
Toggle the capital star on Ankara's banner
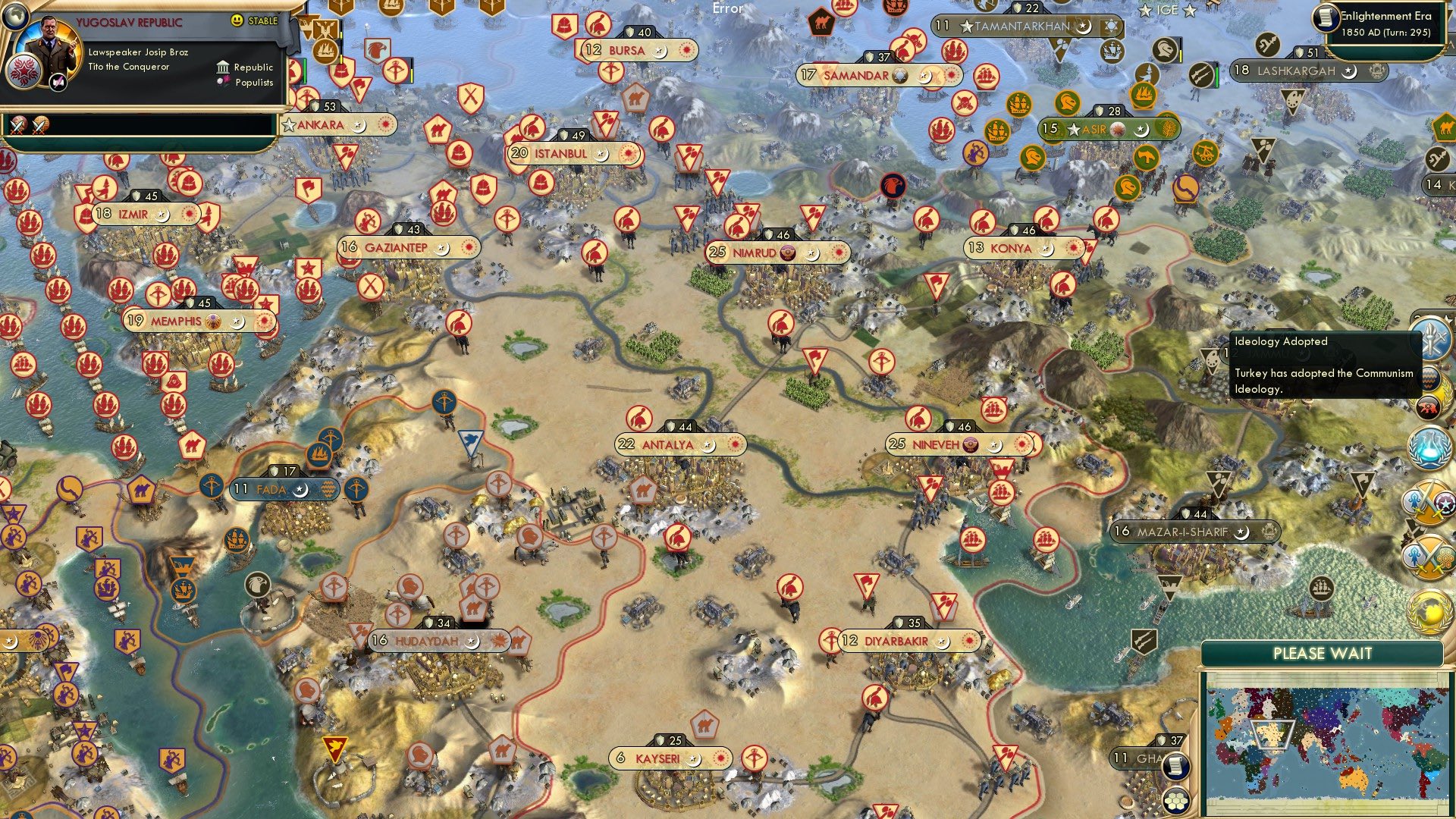pos(290,124)
